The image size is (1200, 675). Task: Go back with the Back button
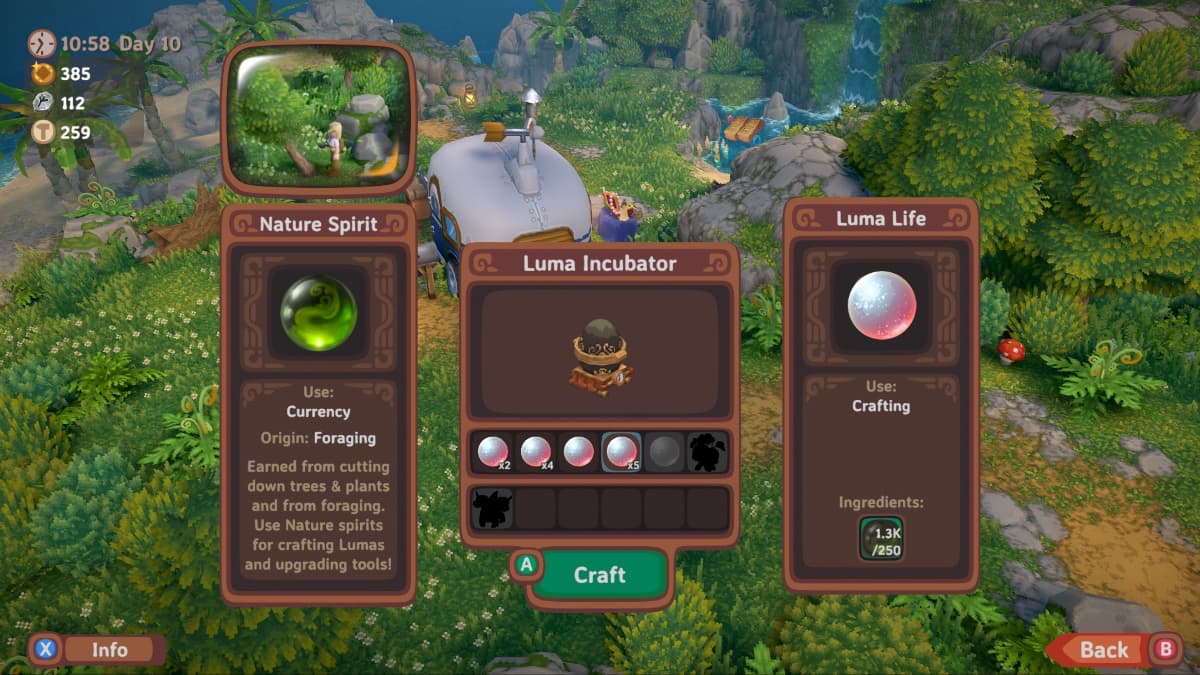[x=1103, y=650]
